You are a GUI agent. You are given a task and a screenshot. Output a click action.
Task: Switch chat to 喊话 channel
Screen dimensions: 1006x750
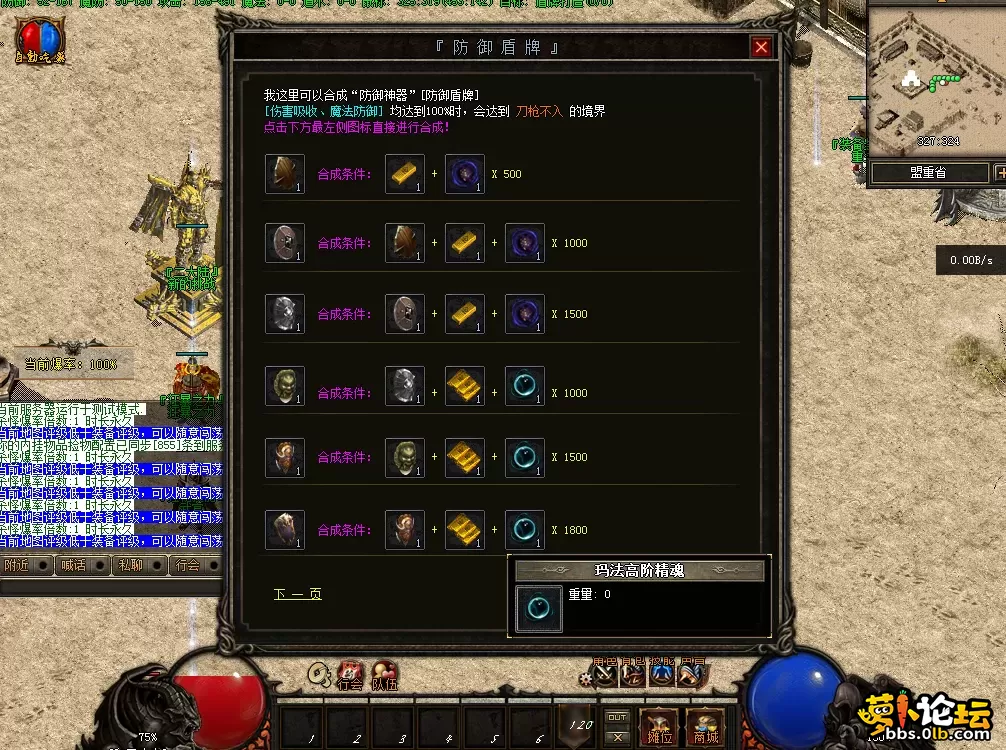click(73, 565)
